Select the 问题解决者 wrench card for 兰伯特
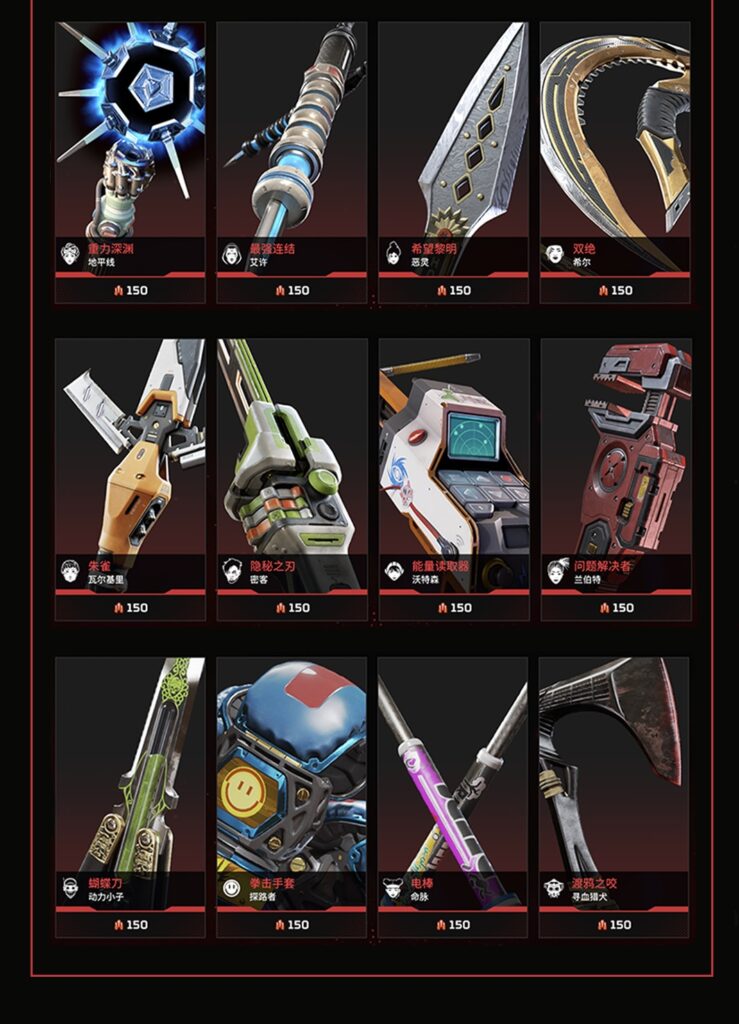The image size is (739, 1024). (x=614, y=478)
